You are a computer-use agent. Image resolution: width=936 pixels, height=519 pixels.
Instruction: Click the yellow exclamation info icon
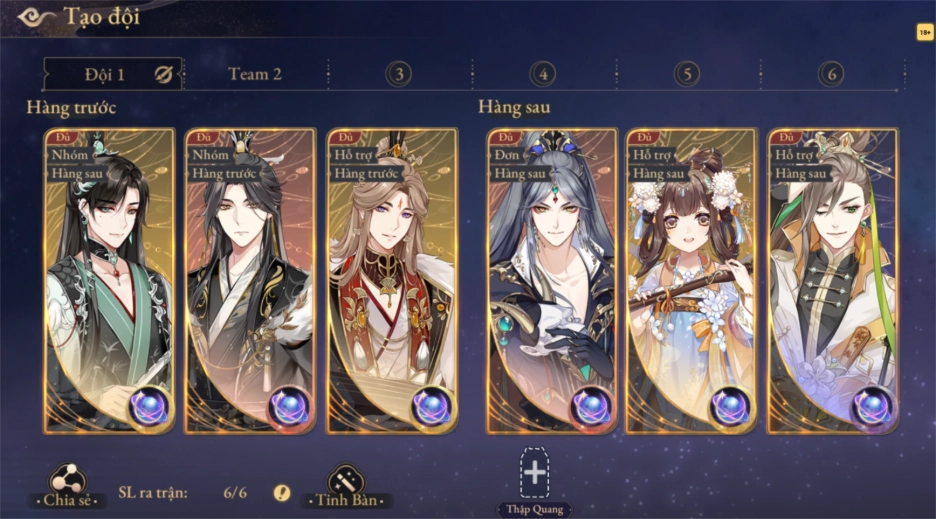point(282,492)
